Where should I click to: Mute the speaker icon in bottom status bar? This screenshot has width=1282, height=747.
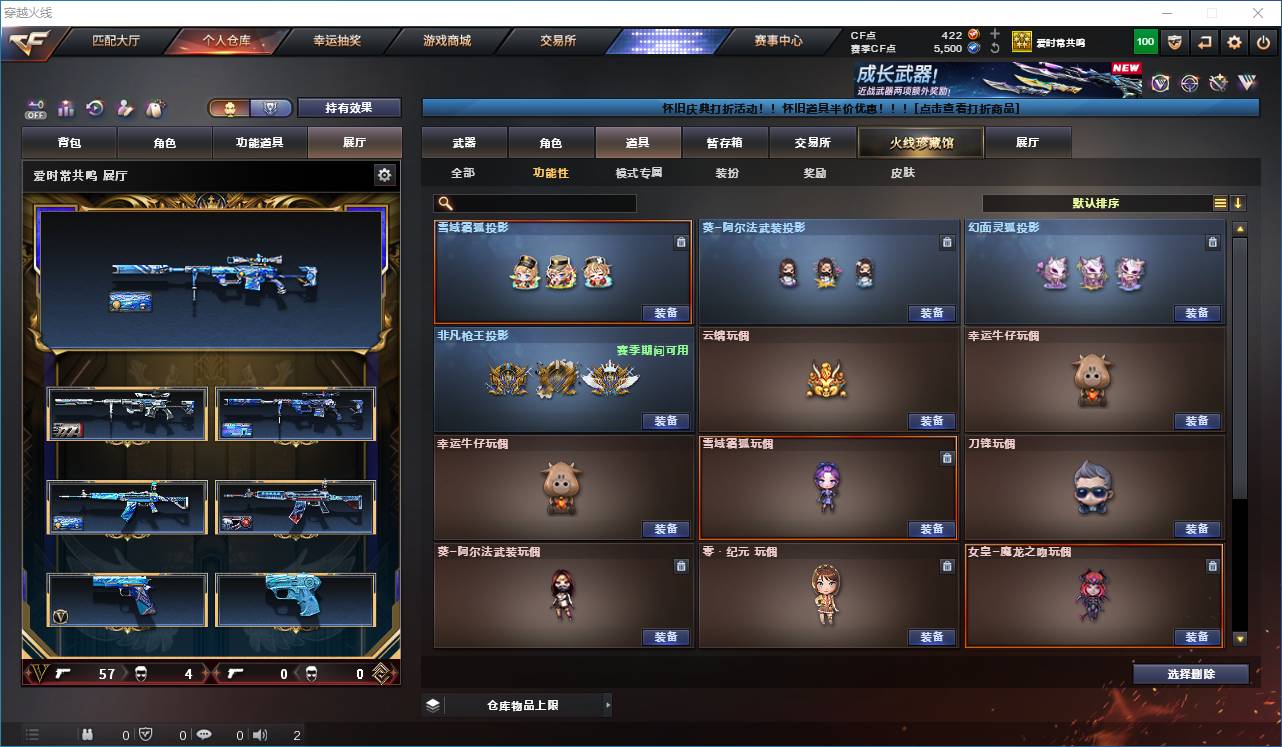pyautogui.click(x=259, y=733)
